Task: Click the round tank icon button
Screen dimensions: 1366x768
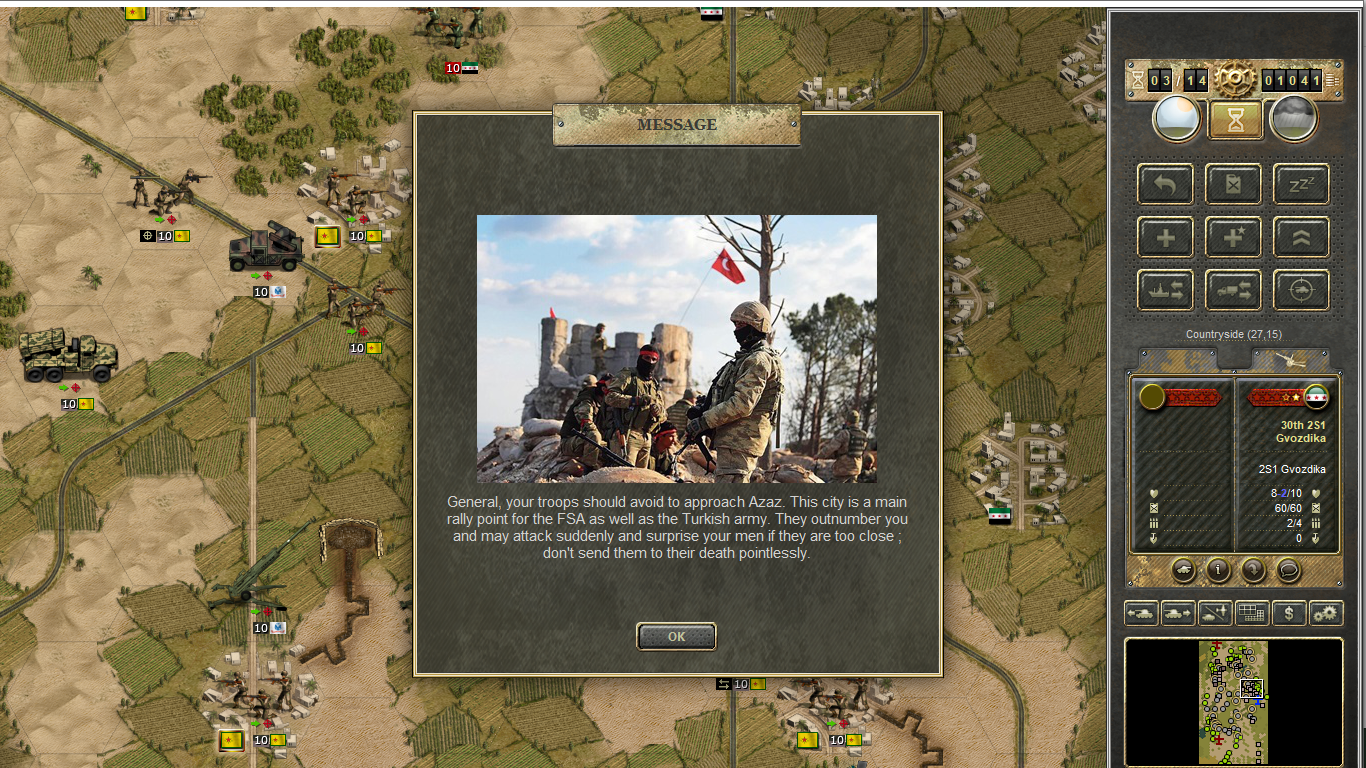Action: pos(1183,570)
